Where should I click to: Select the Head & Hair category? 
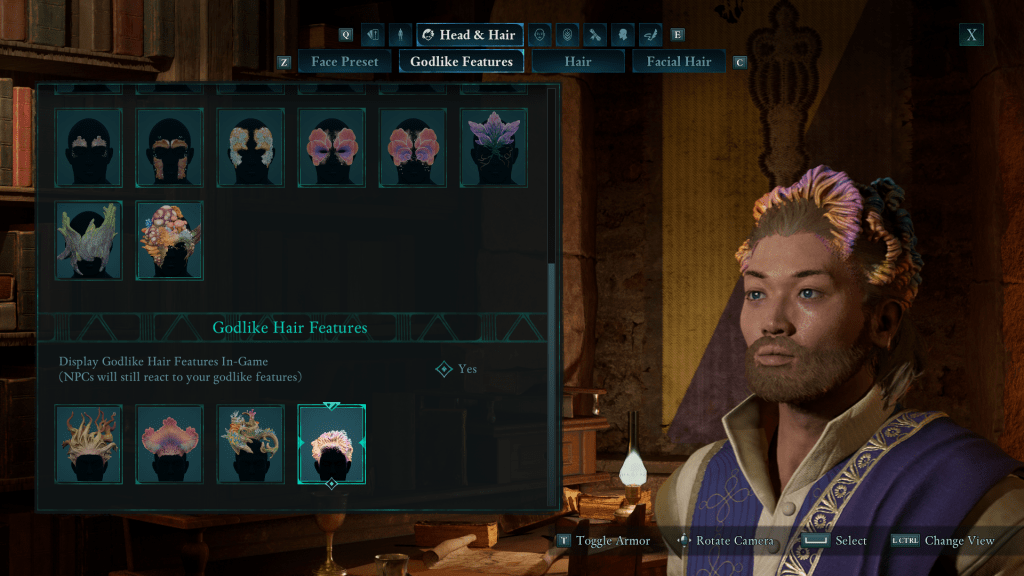tap(469, 35)
